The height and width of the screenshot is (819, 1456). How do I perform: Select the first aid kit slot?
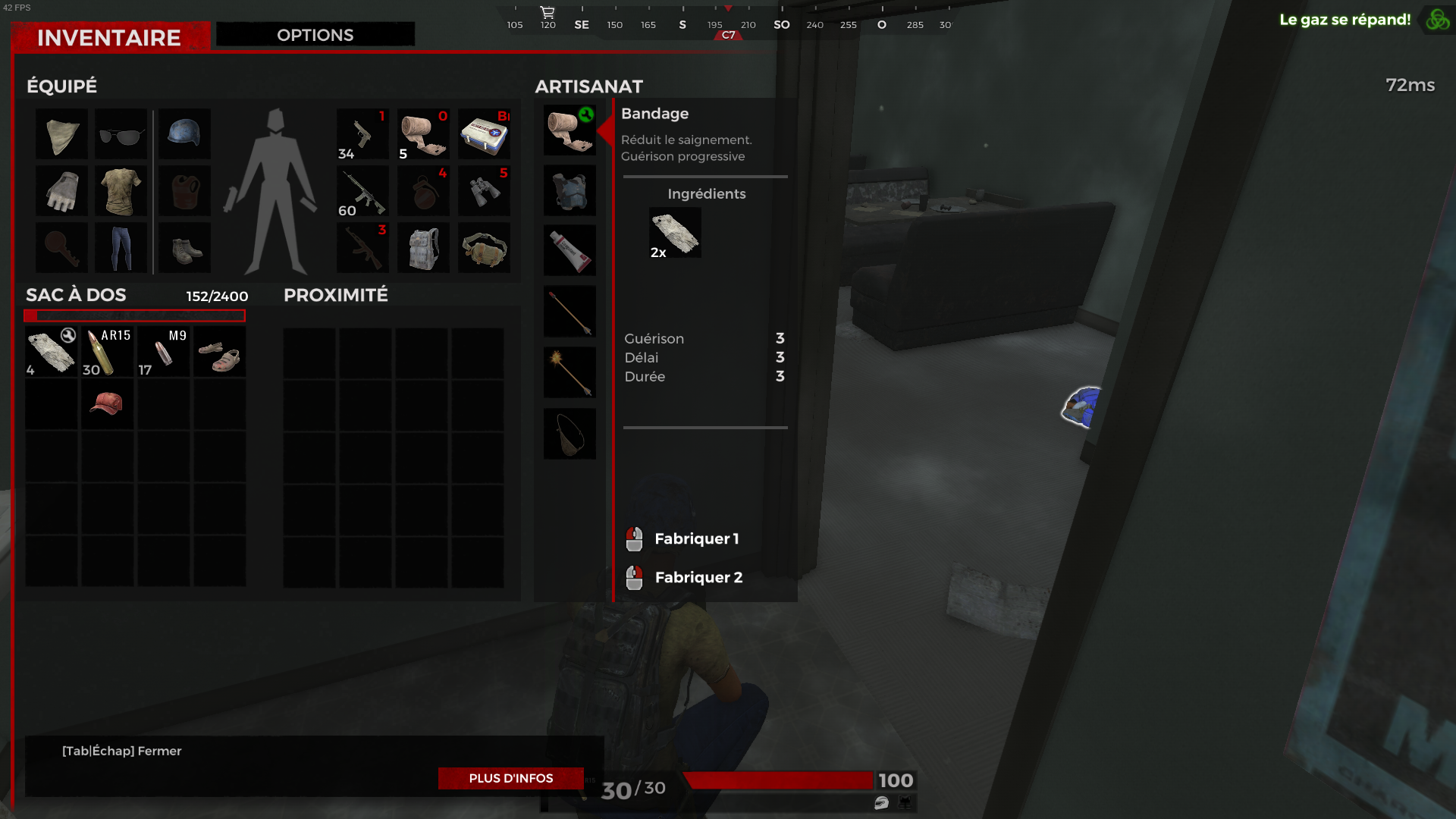[484, 134]
